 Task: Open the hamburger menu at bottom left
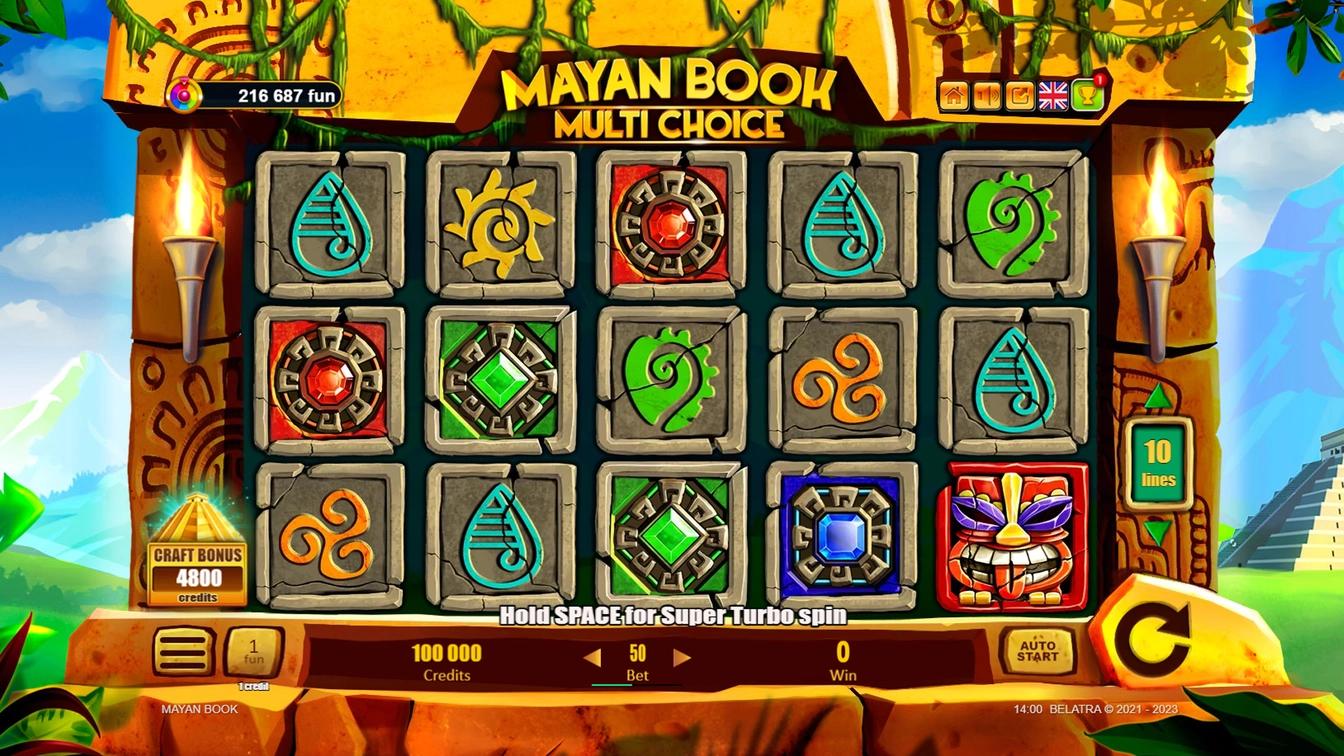tap(185, 651)
